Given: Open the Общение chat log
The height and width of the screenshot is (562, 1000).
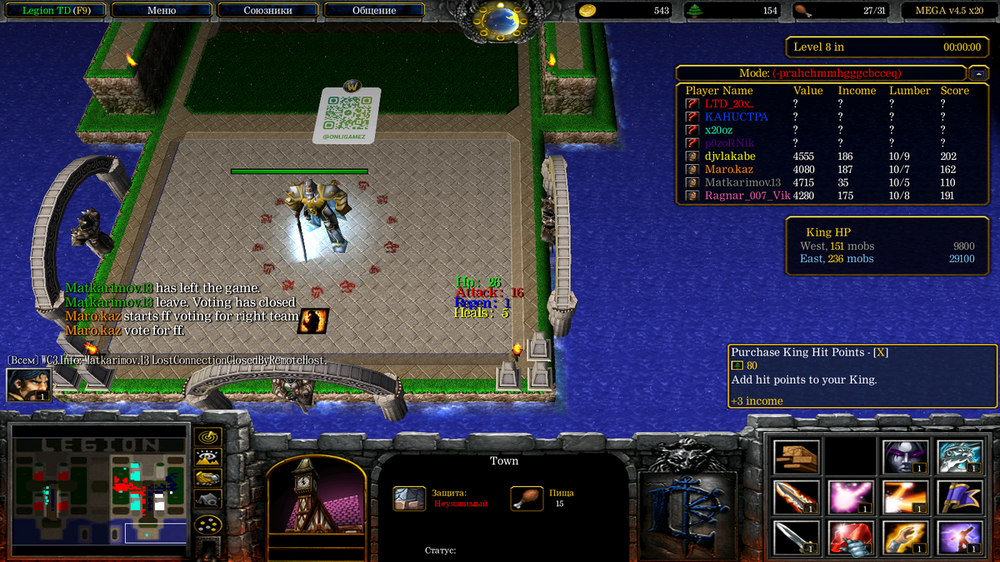Looking at the screenshot, I should pyautogui.click(x=374, y=10).
